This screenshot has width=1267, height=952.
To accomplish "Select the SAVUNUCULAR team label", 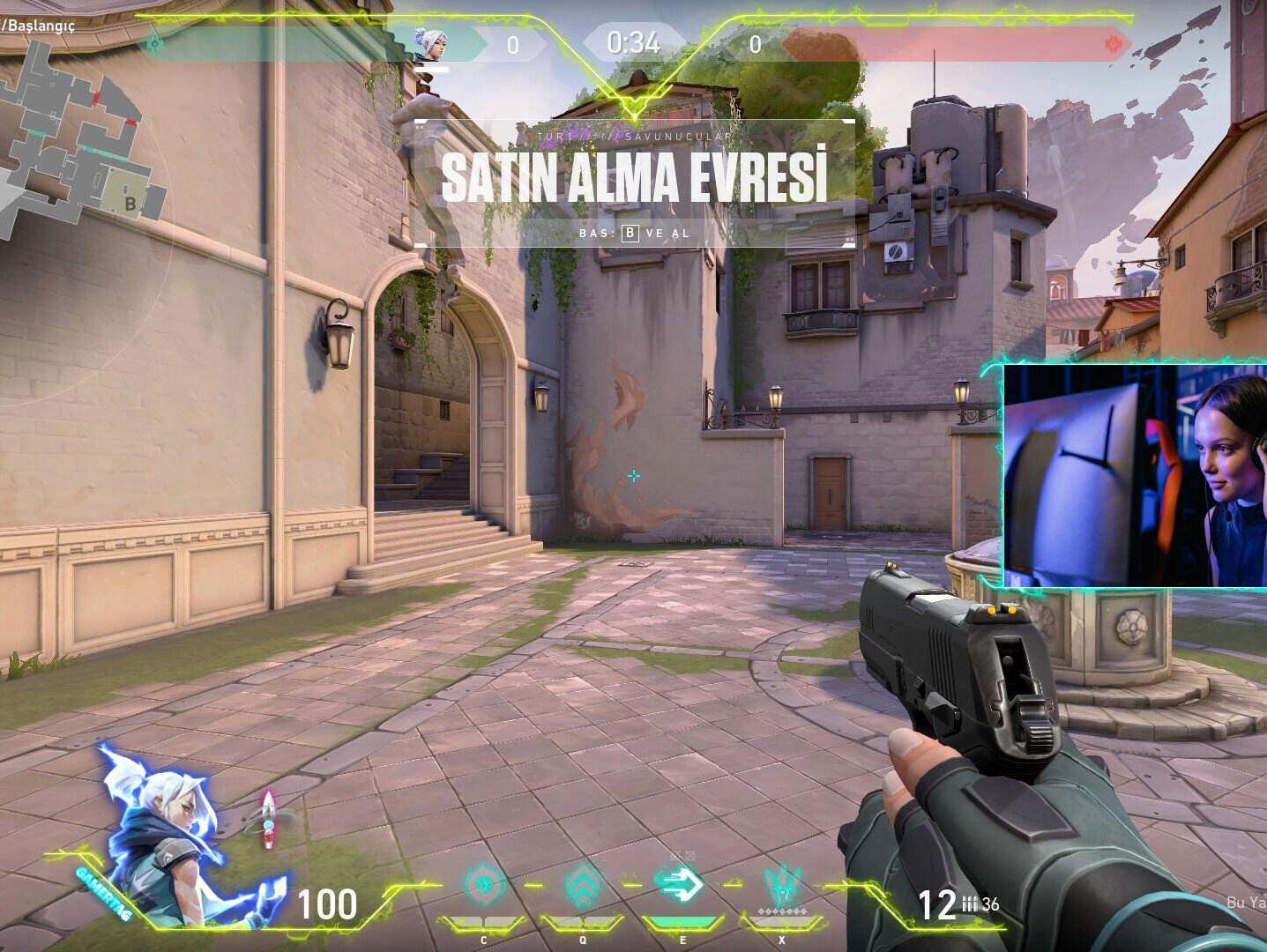I will 677,138.
